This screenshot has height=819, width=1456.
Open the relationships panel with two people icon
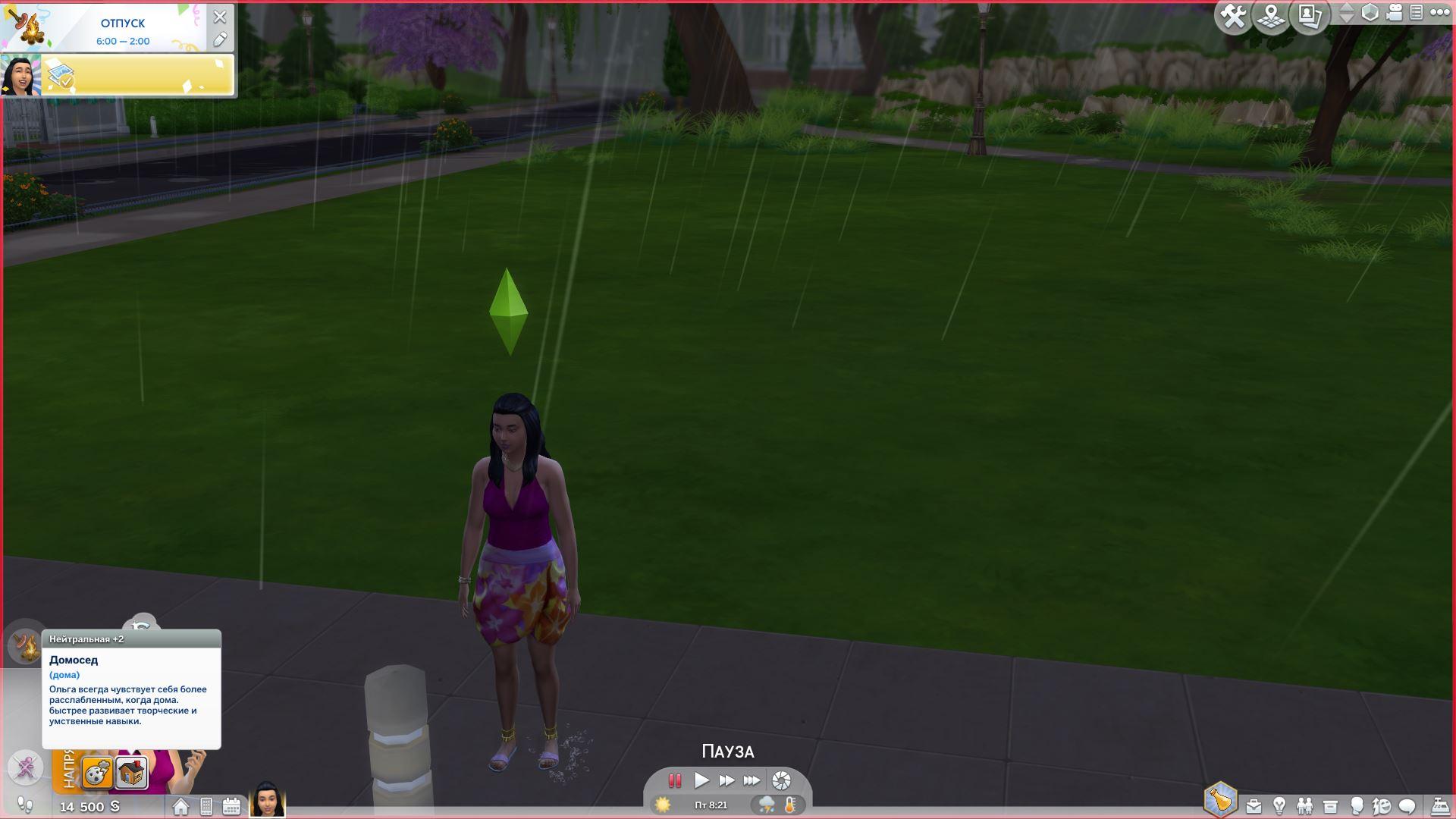(1304, 806)
